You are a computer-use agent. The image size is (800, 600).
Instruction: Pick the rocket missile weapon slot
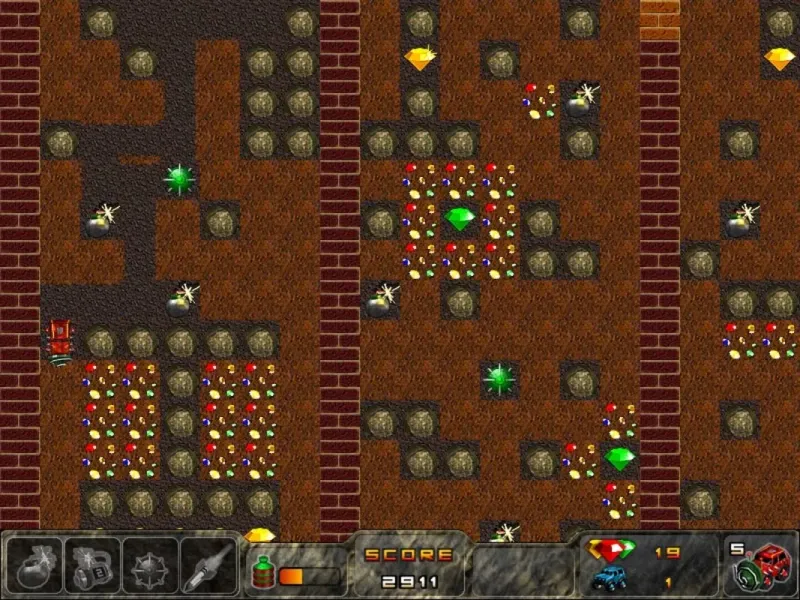pos(208,565)
